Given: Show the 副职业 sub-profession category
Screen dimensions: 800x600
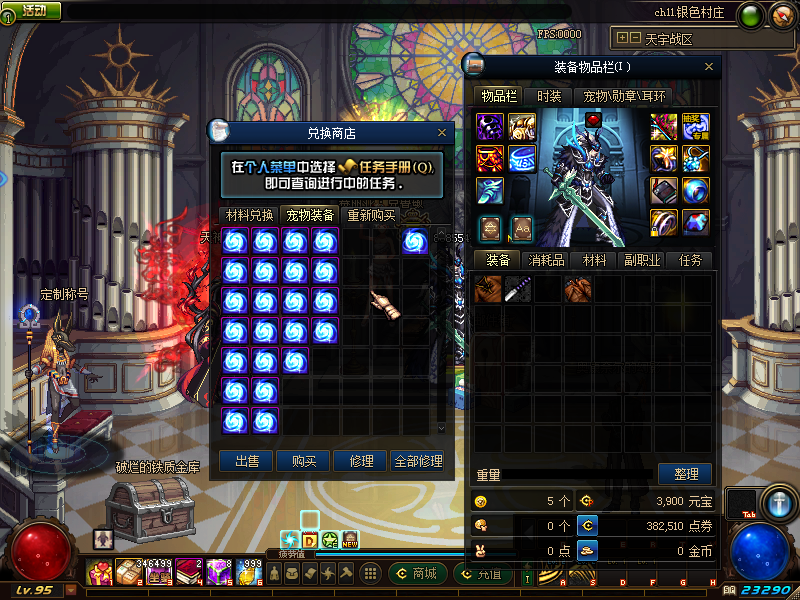Looking at the screenshot, I should 642,260.
